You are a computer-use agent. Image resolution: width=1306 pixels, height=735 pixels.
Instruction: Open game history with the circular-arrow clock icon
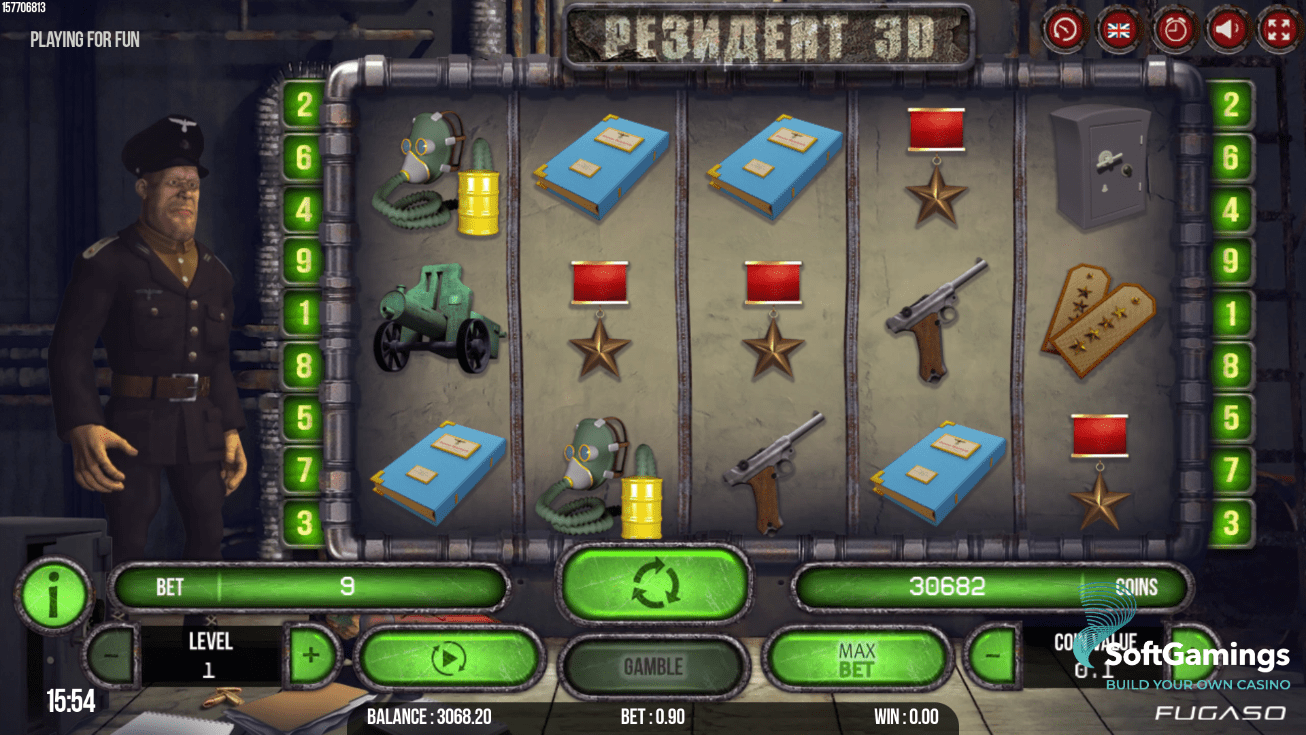pos(1064,30)
